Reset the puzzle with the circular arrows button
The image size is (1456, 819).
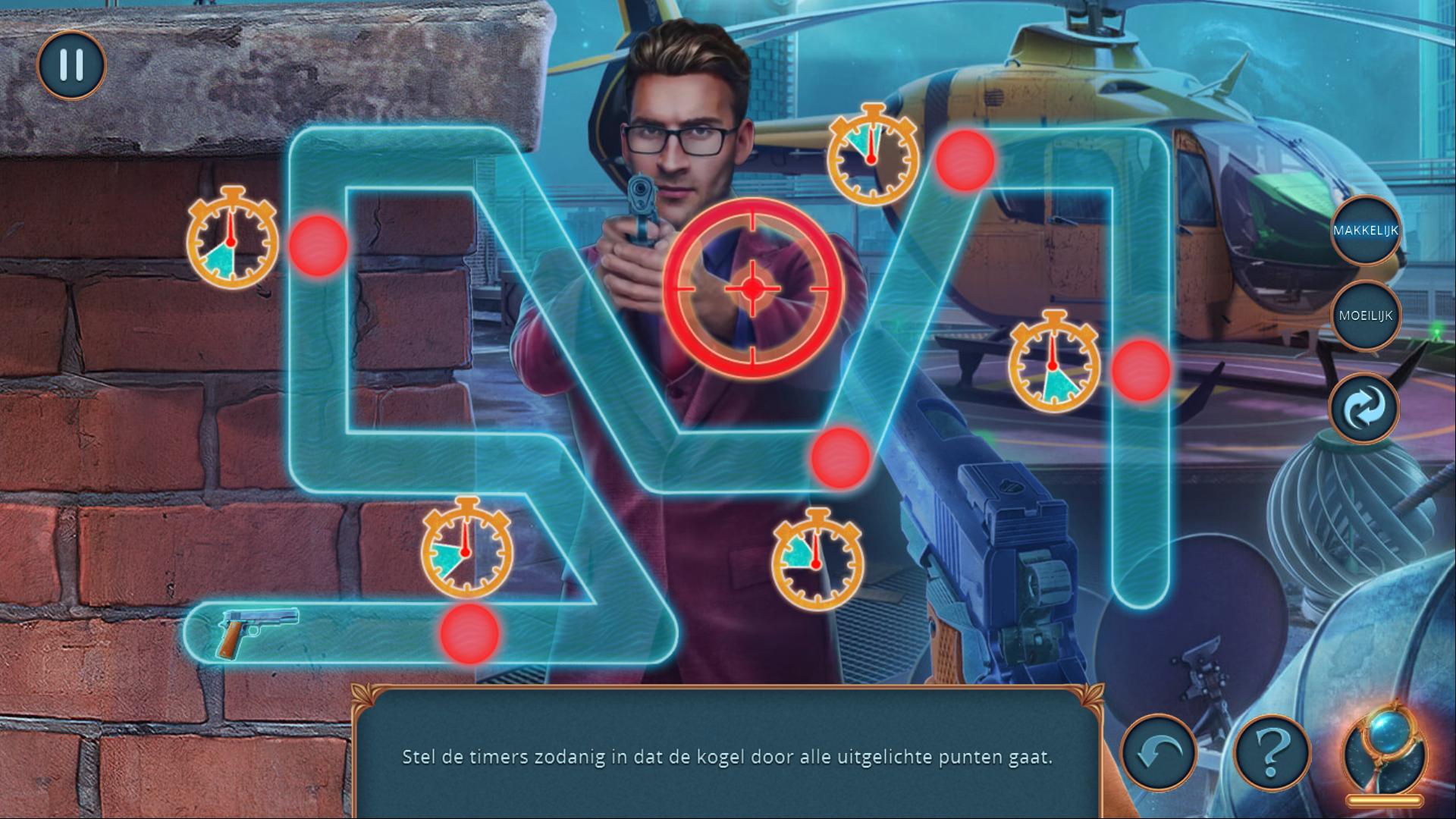tap(1365, 407)
